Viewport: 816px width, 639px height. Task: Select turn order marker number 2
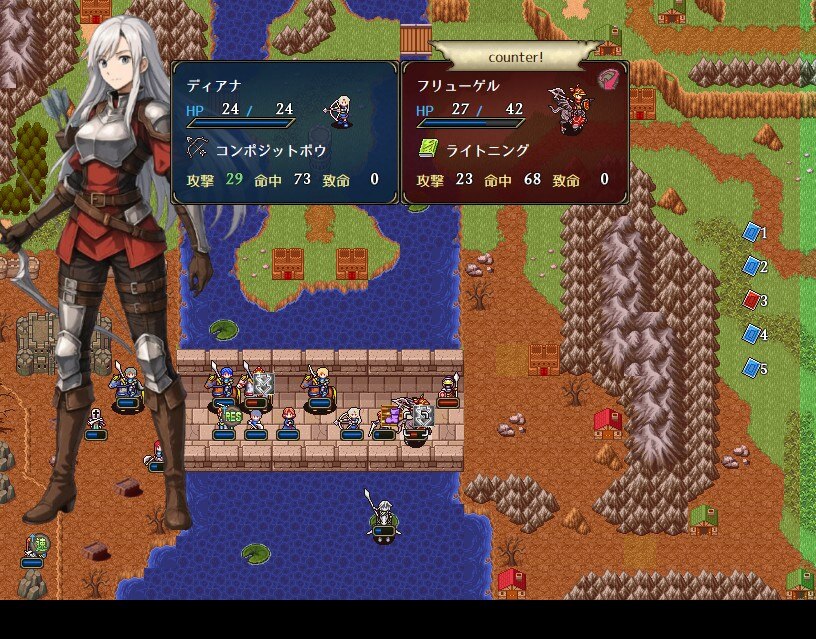pos(753,266)
